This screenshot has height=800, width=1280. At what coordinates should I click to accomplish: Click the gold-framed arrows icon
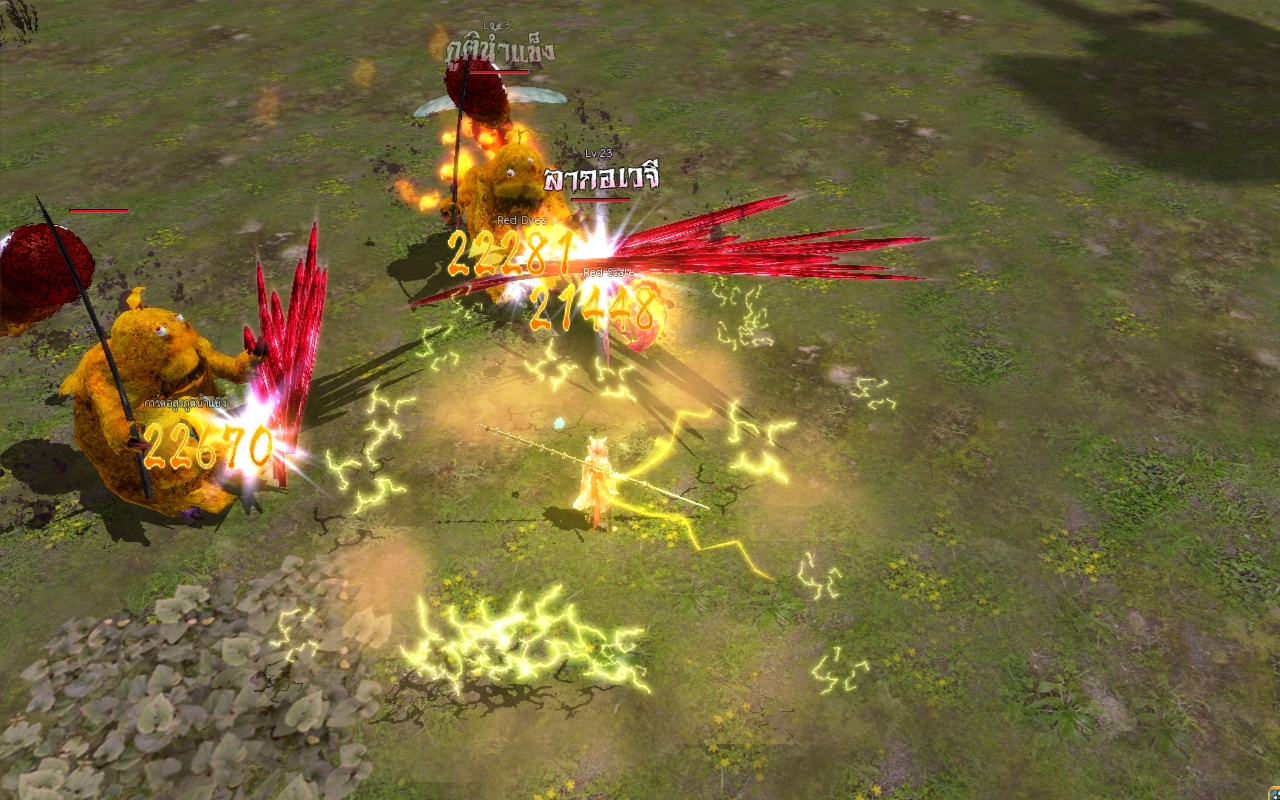coord(1272,793)
